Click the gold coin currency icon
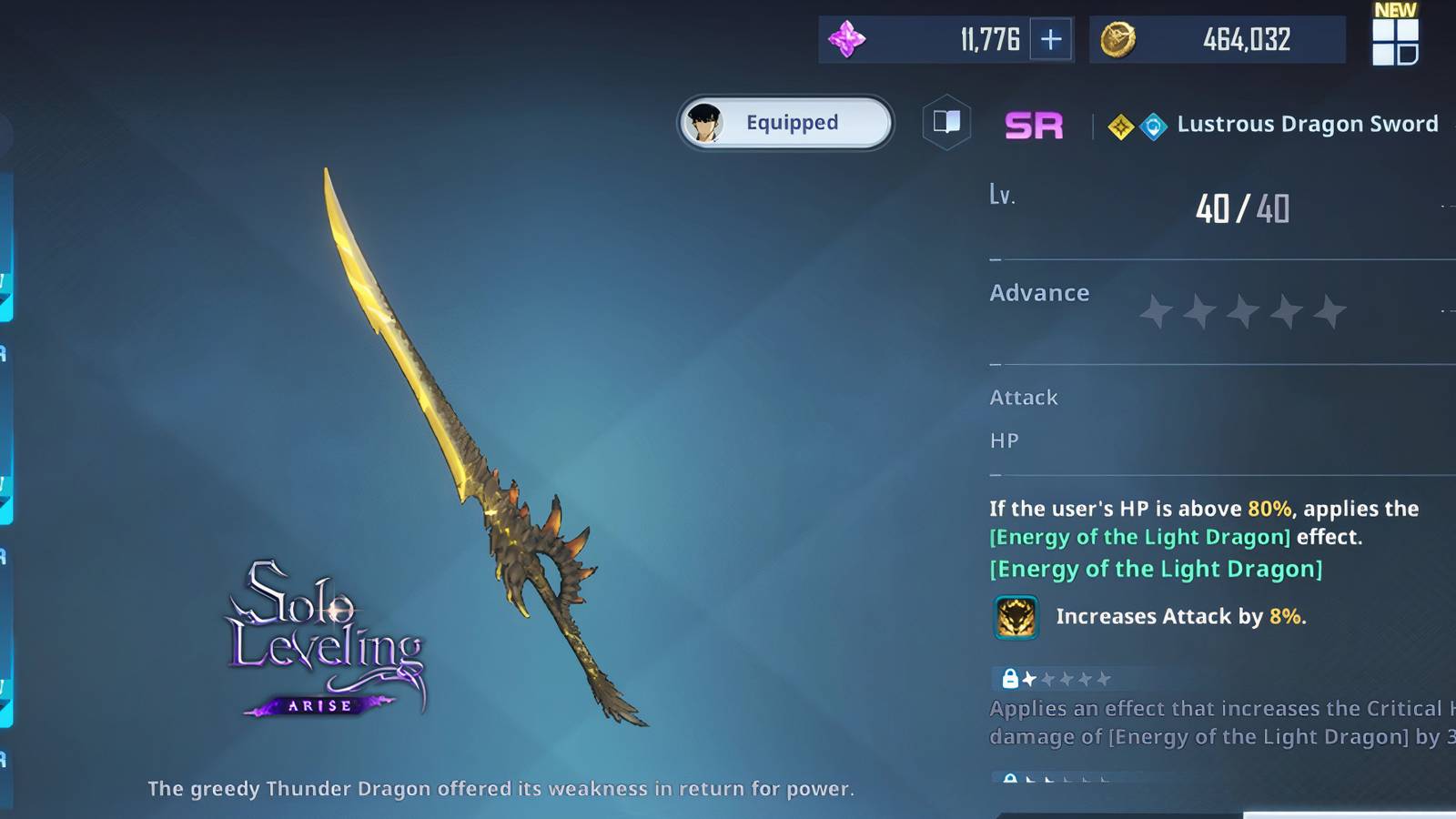 pos(1119,38)
